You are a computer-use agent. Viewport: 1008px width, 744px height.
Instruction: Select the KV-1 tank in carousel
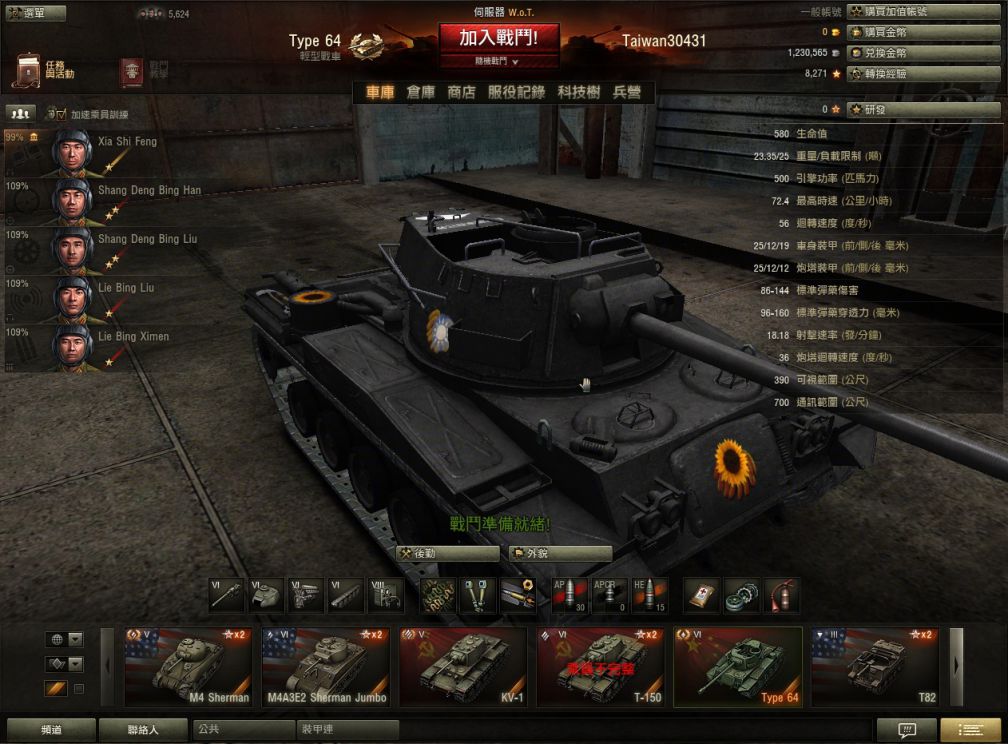click(x=463, y=667)
